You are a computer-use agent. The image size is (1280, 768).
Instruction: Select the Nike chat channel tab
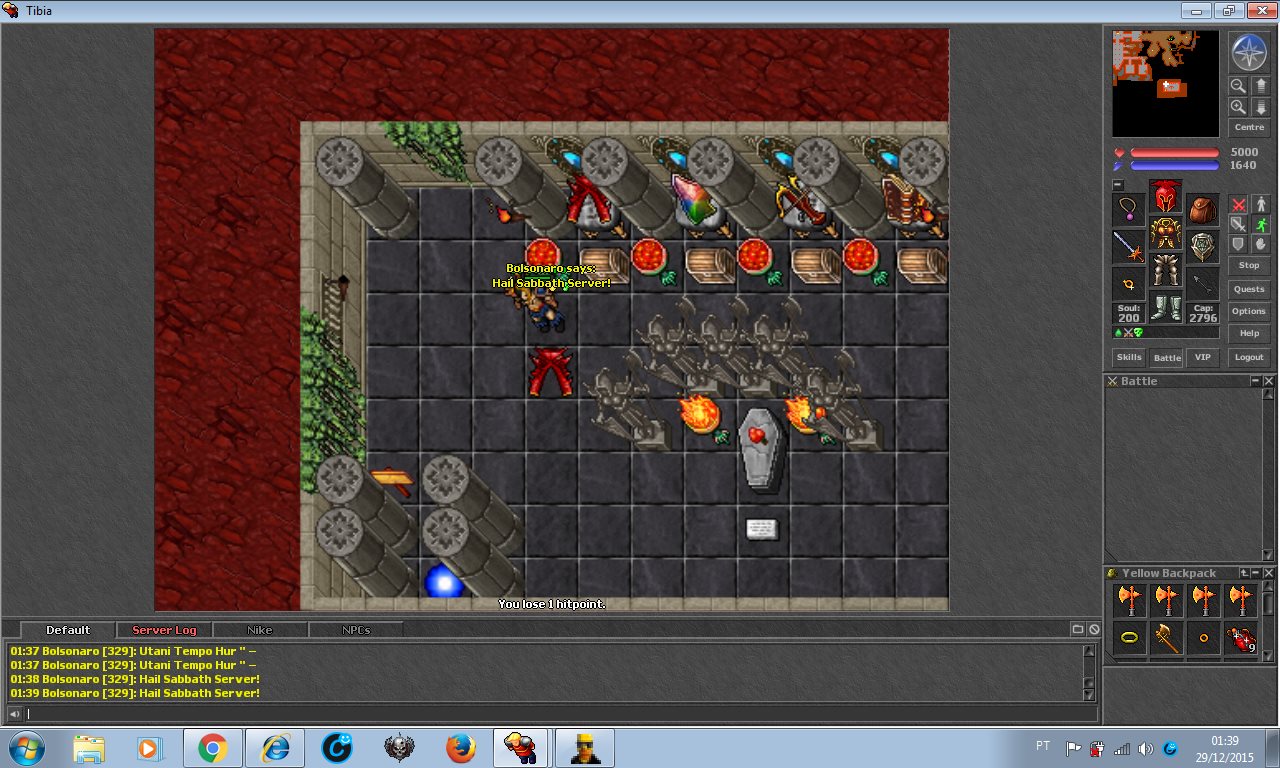tap(260, 630)
